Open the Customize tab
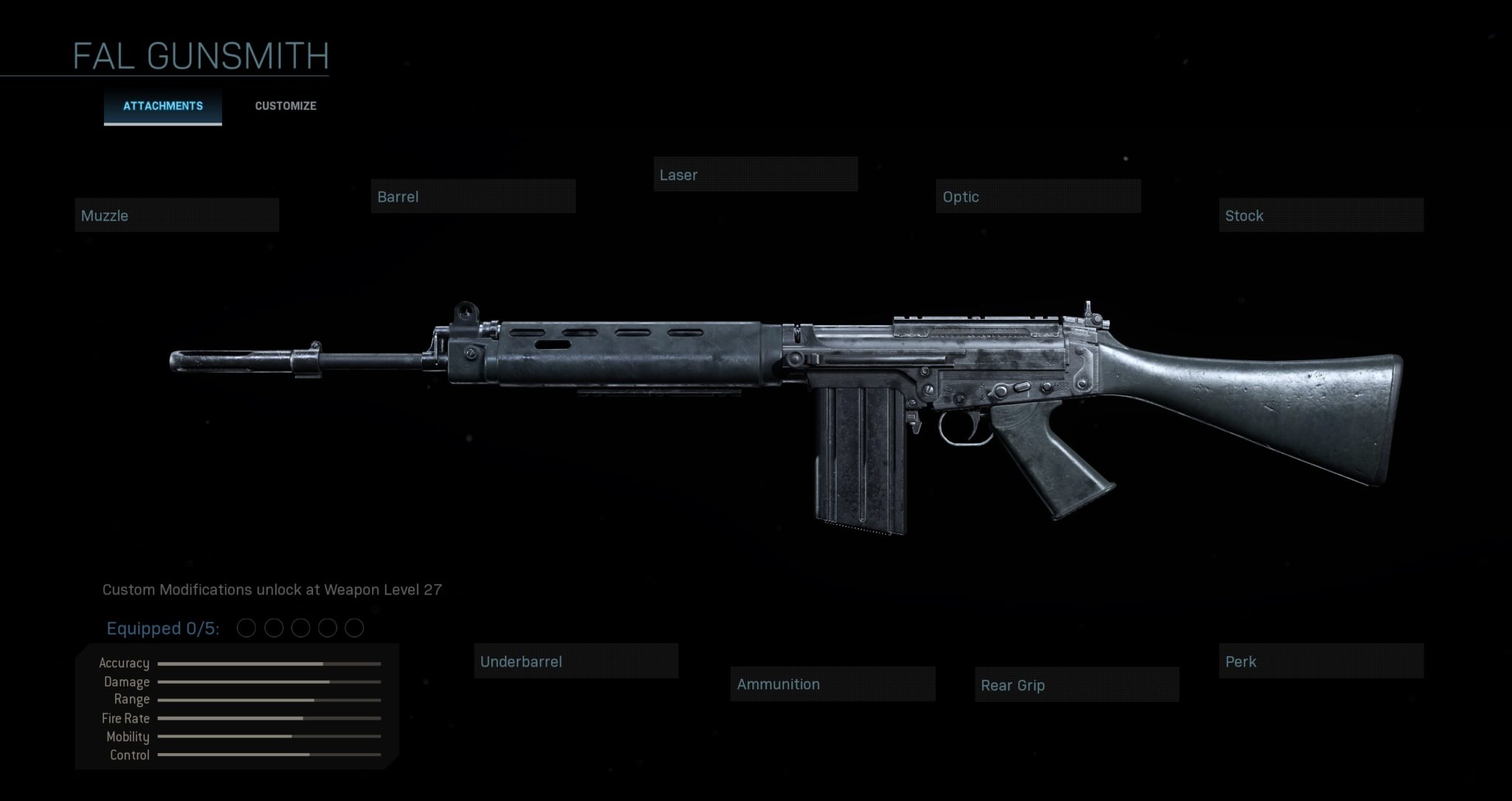 286,106
